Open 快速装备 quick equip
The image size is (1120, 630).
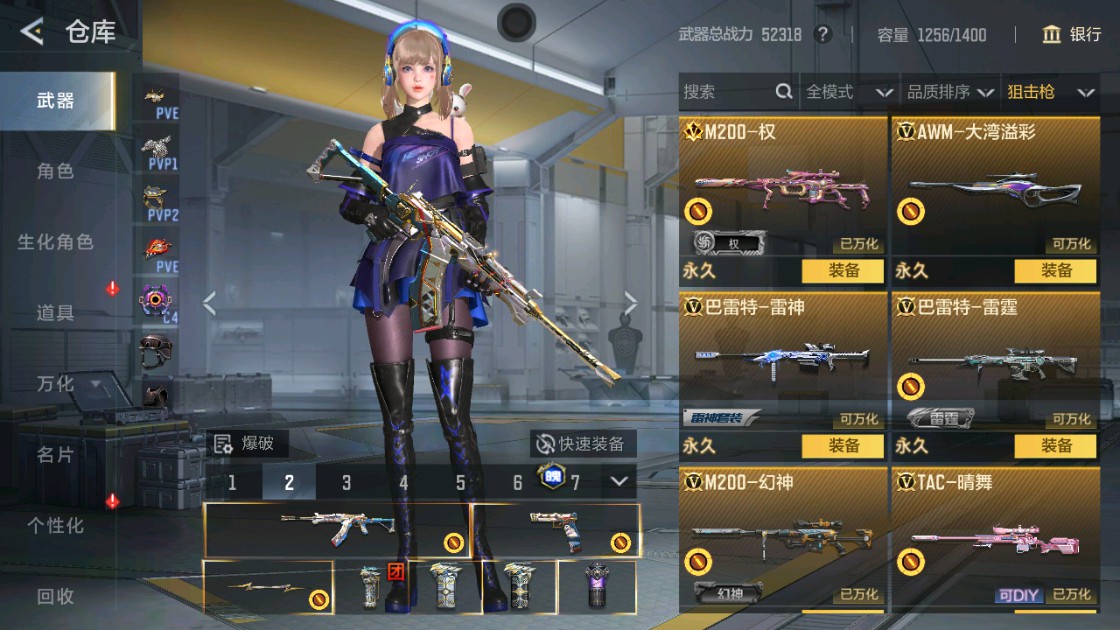[x=582, y=444]
